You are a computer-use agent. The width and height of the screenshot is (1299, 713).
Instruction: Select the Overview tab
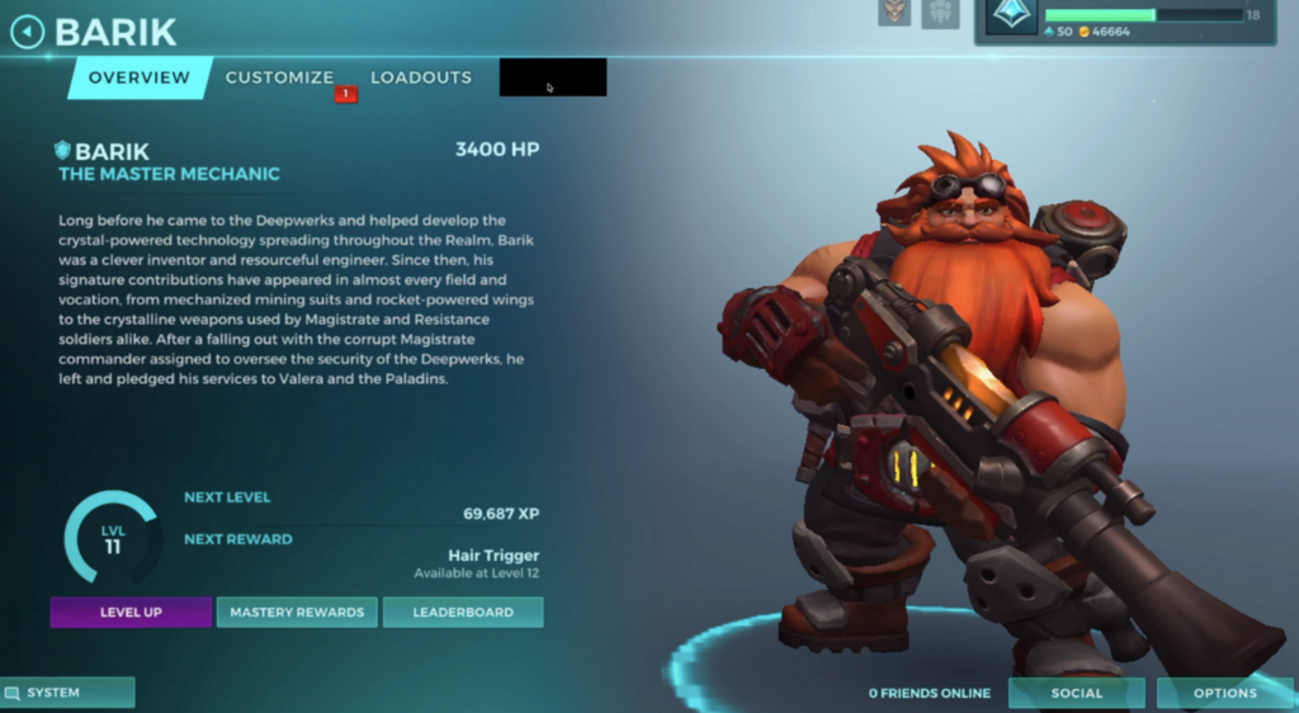[x=139, y=78]
